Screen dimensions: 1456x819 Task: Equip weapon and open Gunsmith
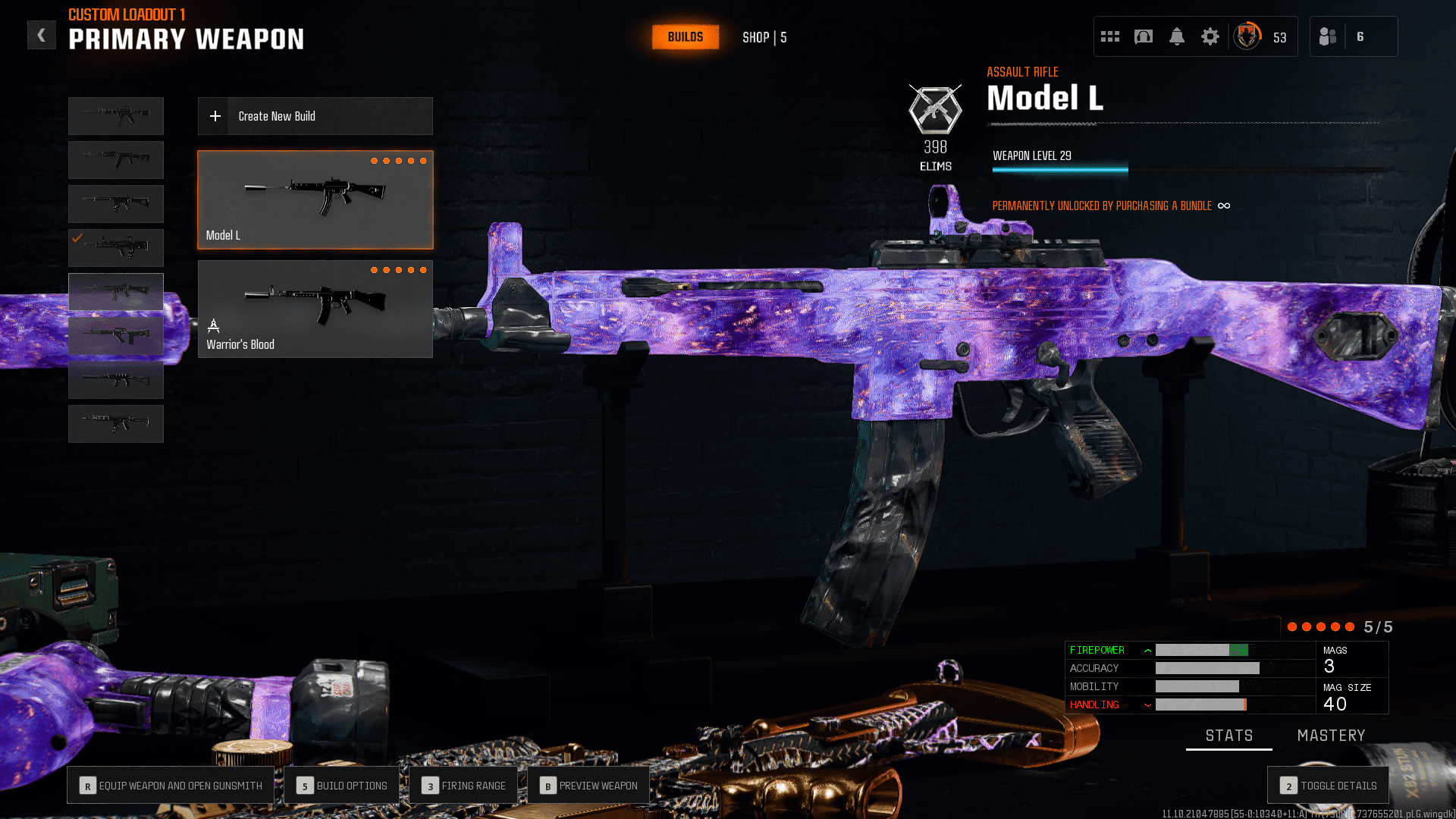[171, 786]
